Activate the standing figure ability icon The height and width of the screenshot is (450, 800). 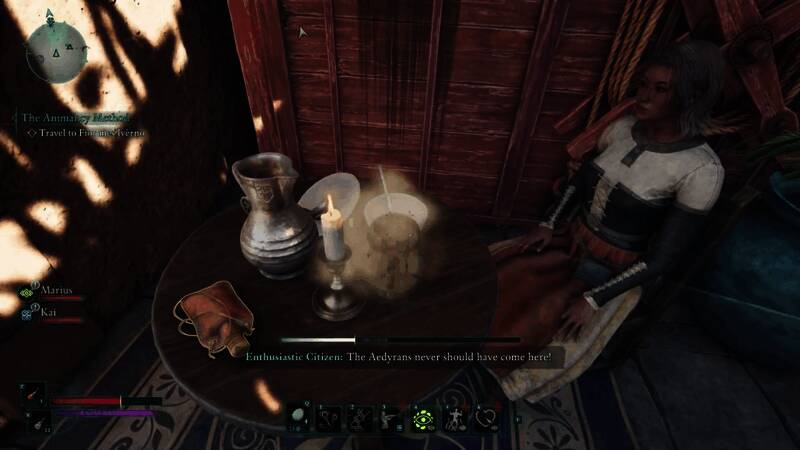point(455,417)
